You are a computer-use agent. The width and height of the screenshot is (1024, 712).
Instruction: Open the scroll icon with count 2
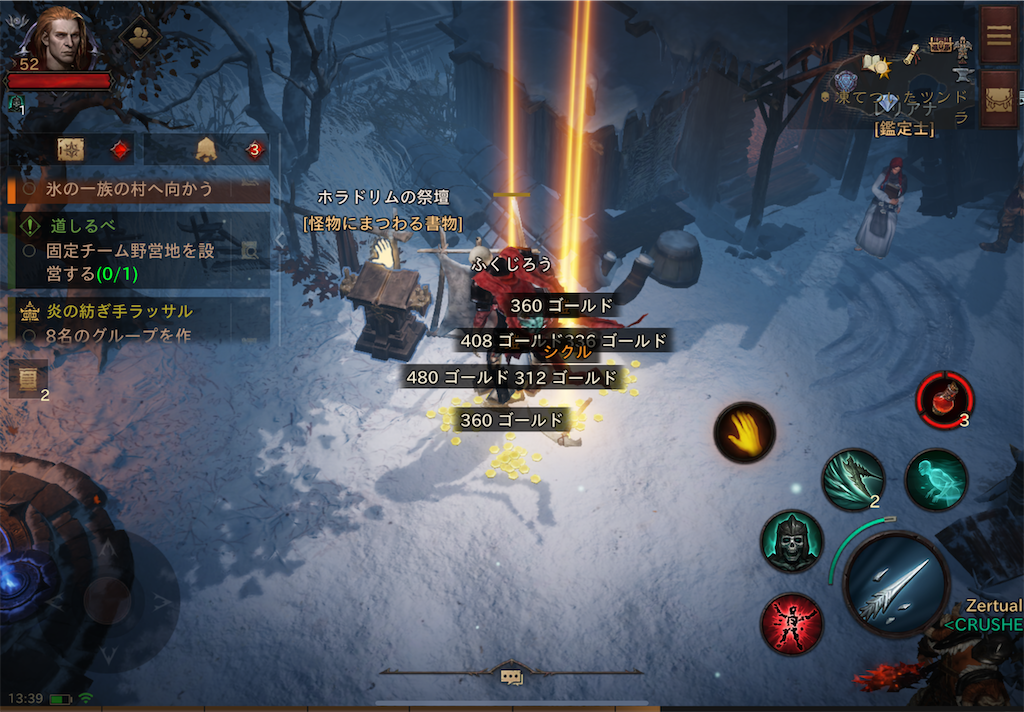[28, 379]
